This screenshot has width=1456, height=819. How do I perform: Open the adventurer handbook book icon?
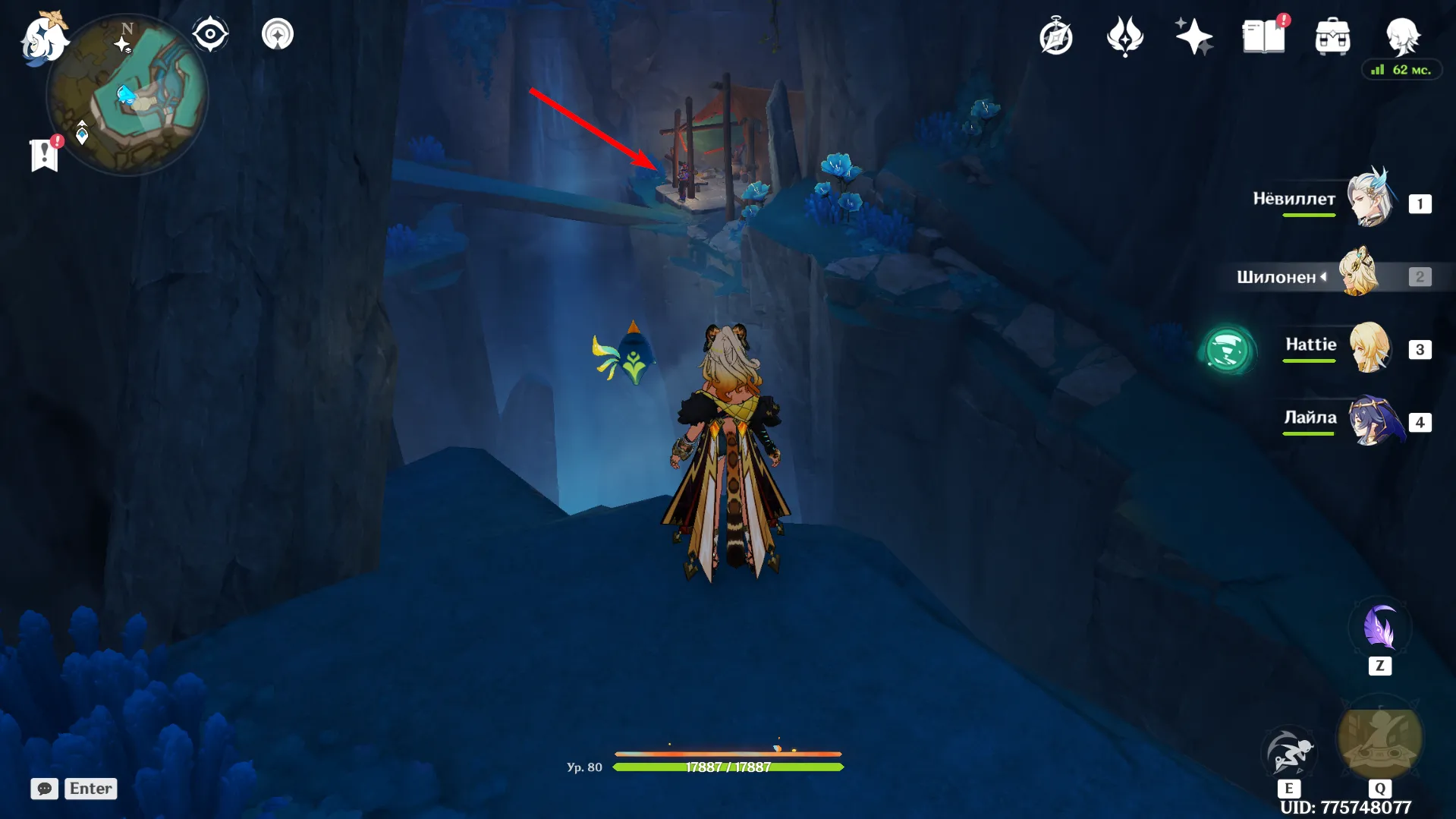(x=1263, y=36)
